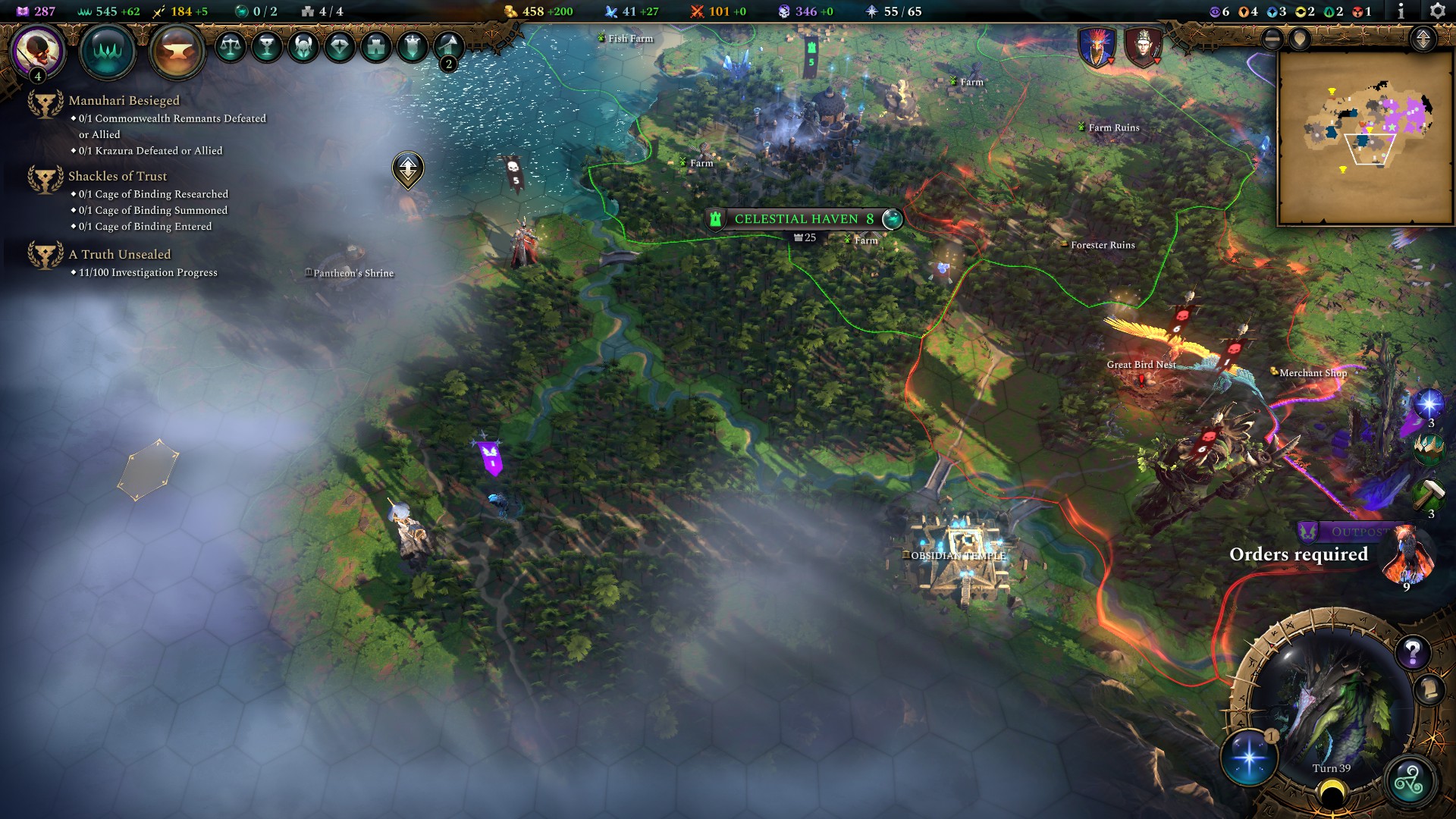Toggle the minimap minus button
This screenshot has height=819, width=1456.
1272,39
